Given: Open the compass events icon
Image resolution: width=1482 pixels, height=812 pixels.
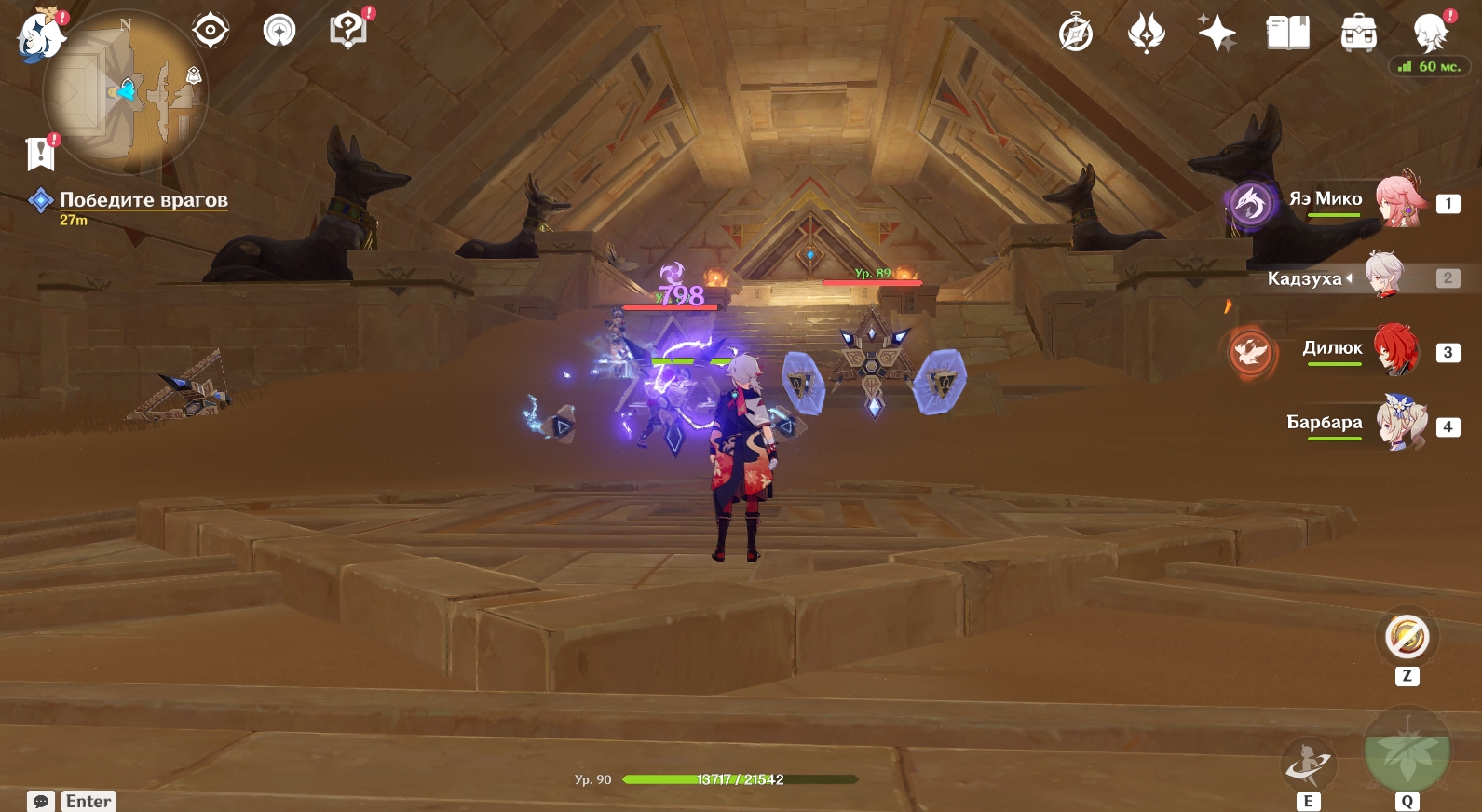Looking at the screenshot, I should click(x=1076, y=34).
